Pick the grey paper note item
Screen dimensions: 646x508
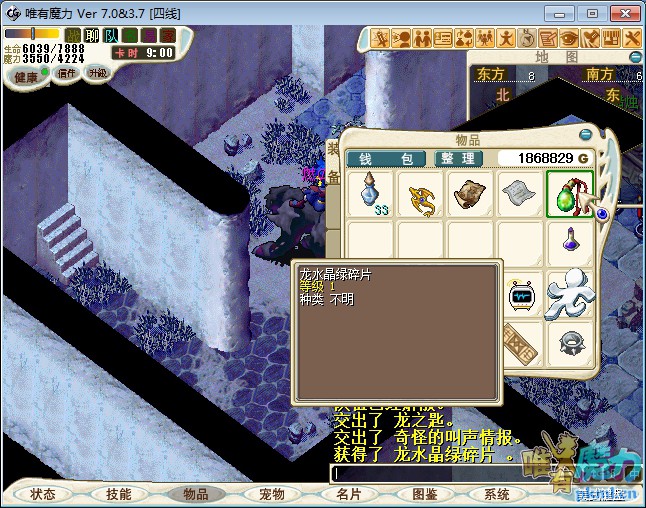point(520,195)
